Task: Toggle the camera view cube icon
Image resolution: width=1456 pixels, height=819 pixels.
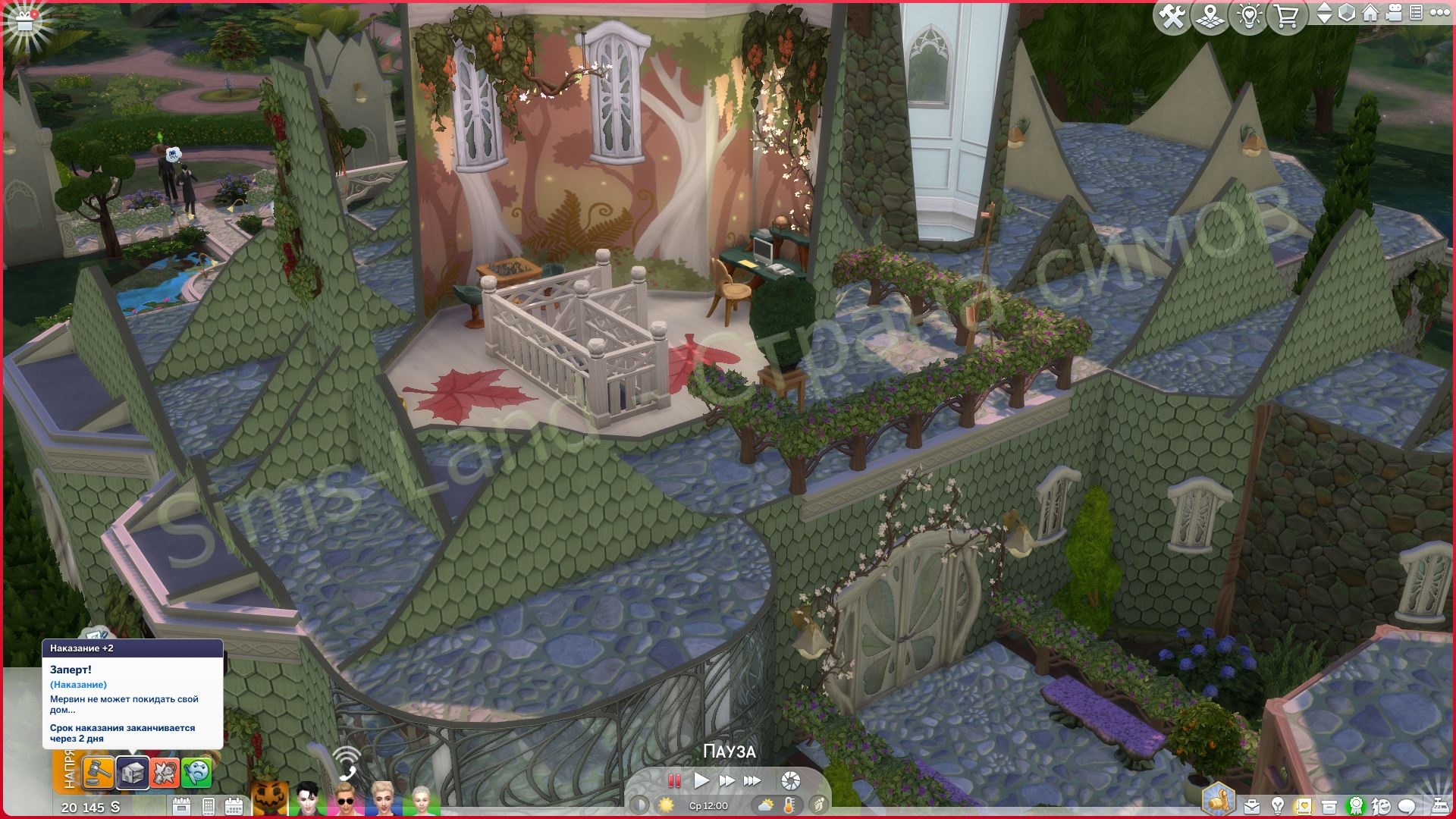Action: pos(1348,14)
